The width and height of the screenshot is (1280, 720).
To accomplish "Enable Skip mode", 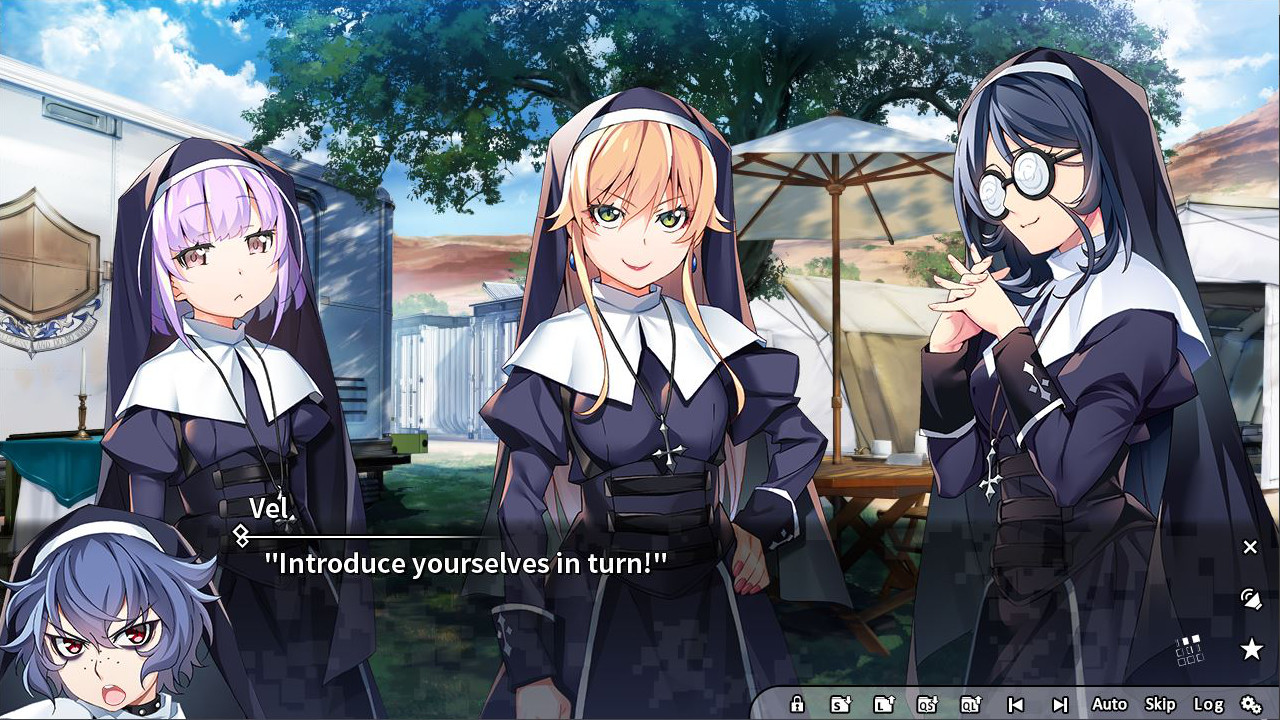I will click(x=1159, y=704).
